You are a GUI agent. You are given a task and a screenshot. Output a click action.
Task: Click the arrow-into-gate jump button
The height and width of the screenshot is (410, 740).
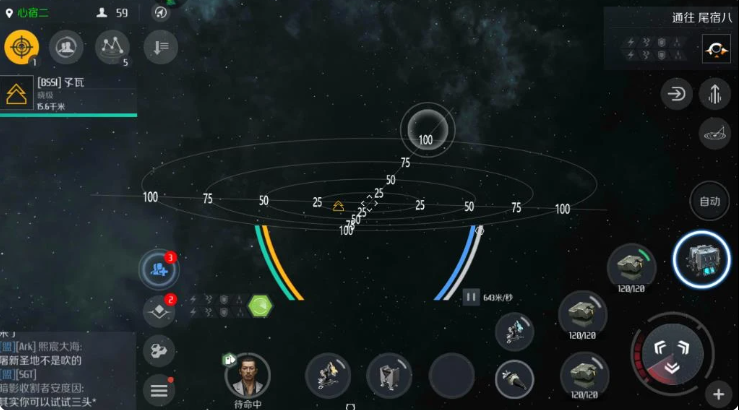677,95
